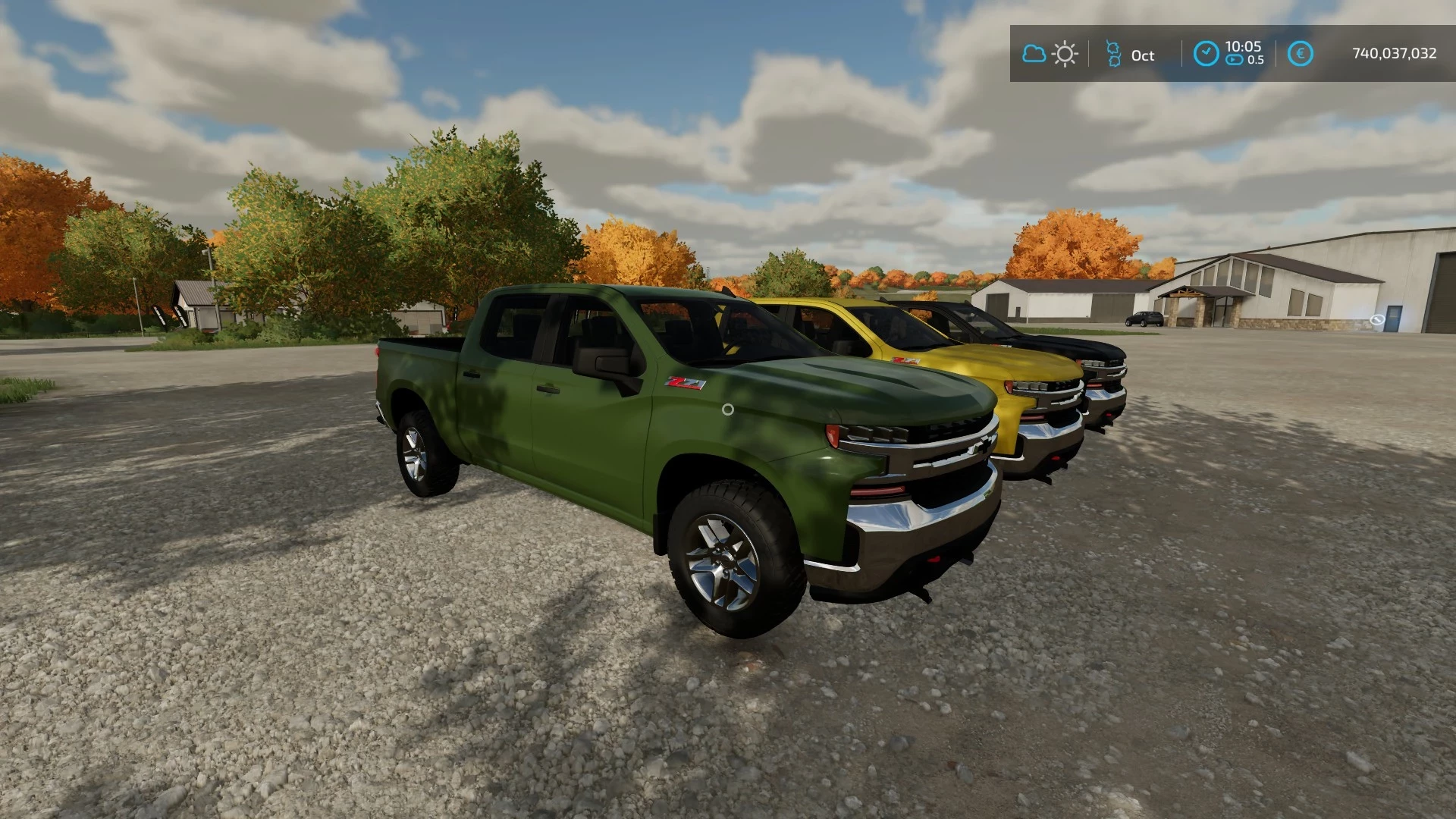Click the falling leaves season icon
1456x819 pixels.
[1114, 54]
